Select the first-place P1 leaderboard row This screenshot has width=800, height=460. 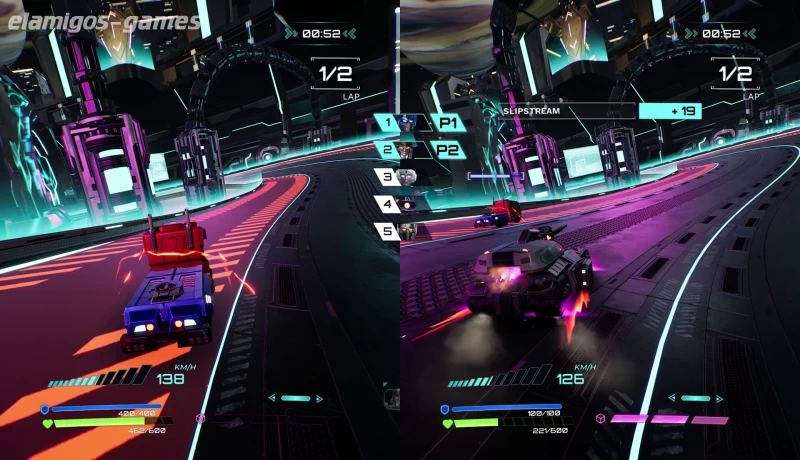418,123
